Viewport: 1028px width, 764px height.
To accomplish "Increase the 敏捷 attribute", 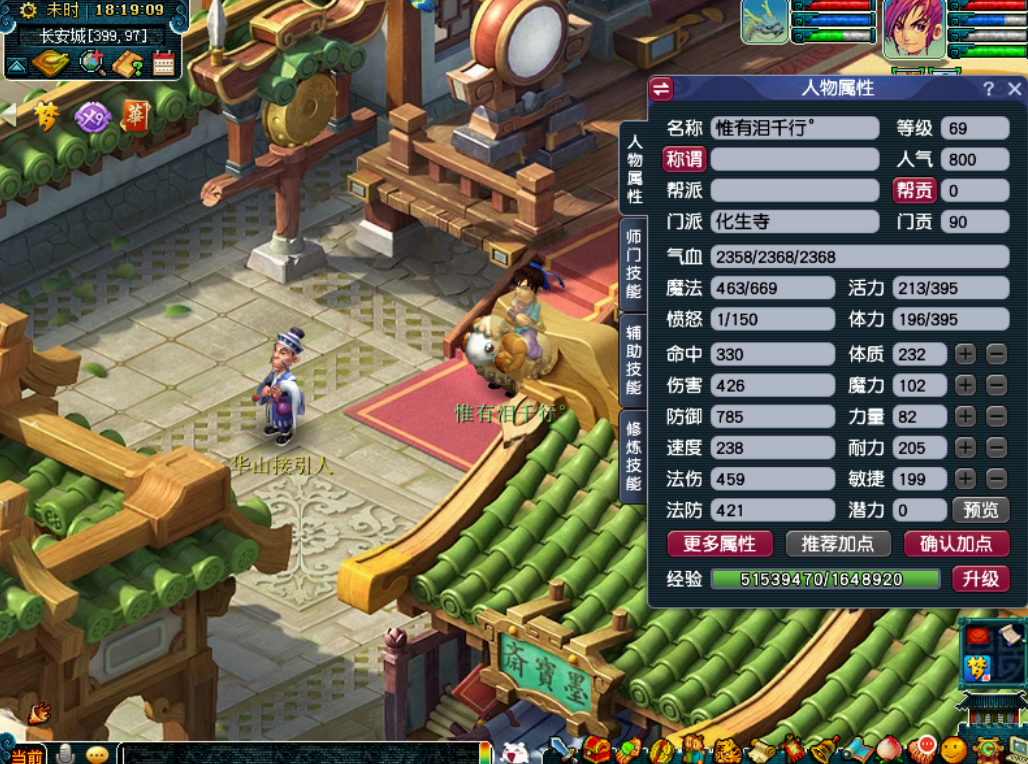I will point(965,479).
